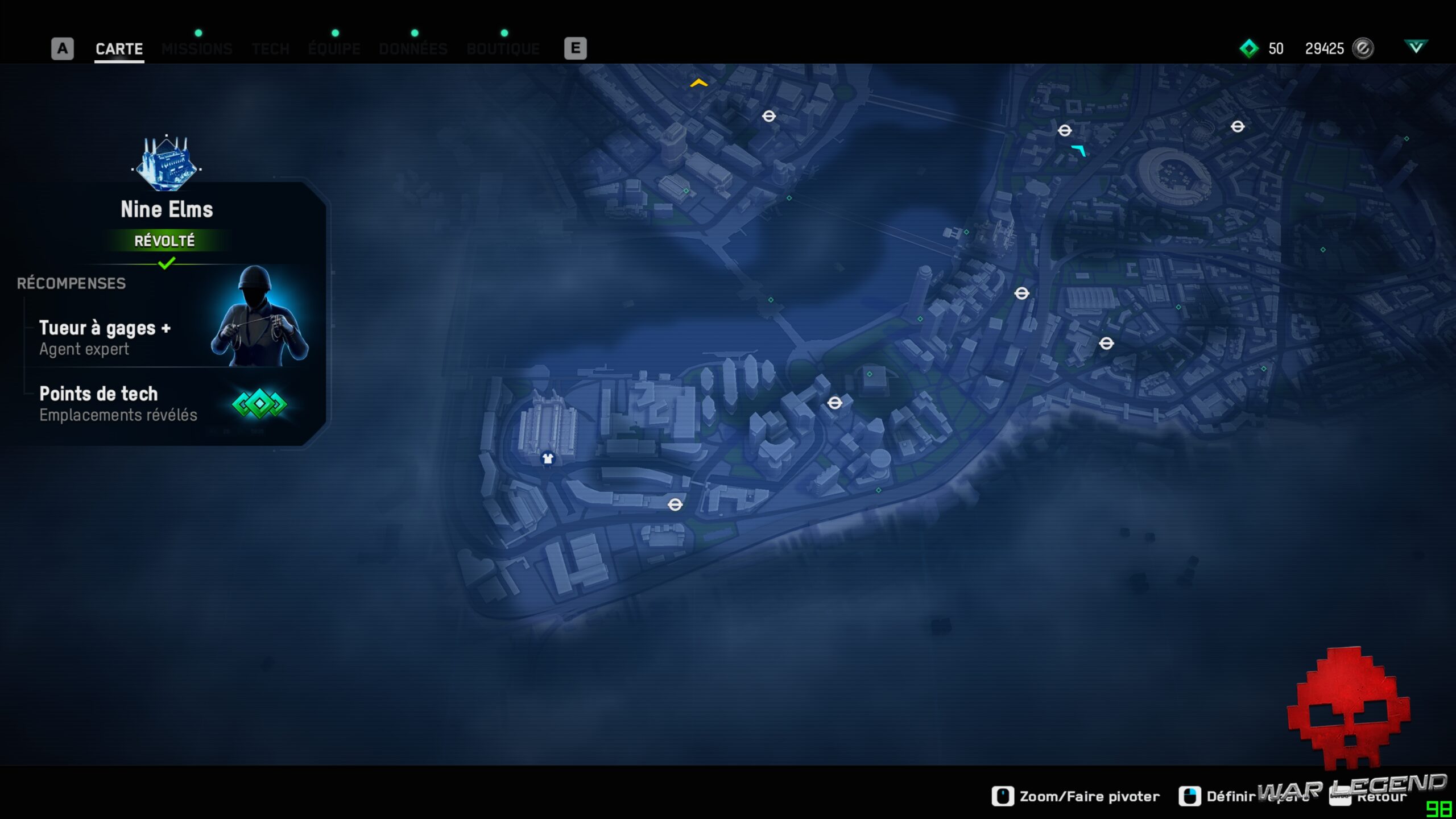Click the green checkmark under RÉVOLTÉ
The height and width of the screenshot is (819, 1456).
167,263
